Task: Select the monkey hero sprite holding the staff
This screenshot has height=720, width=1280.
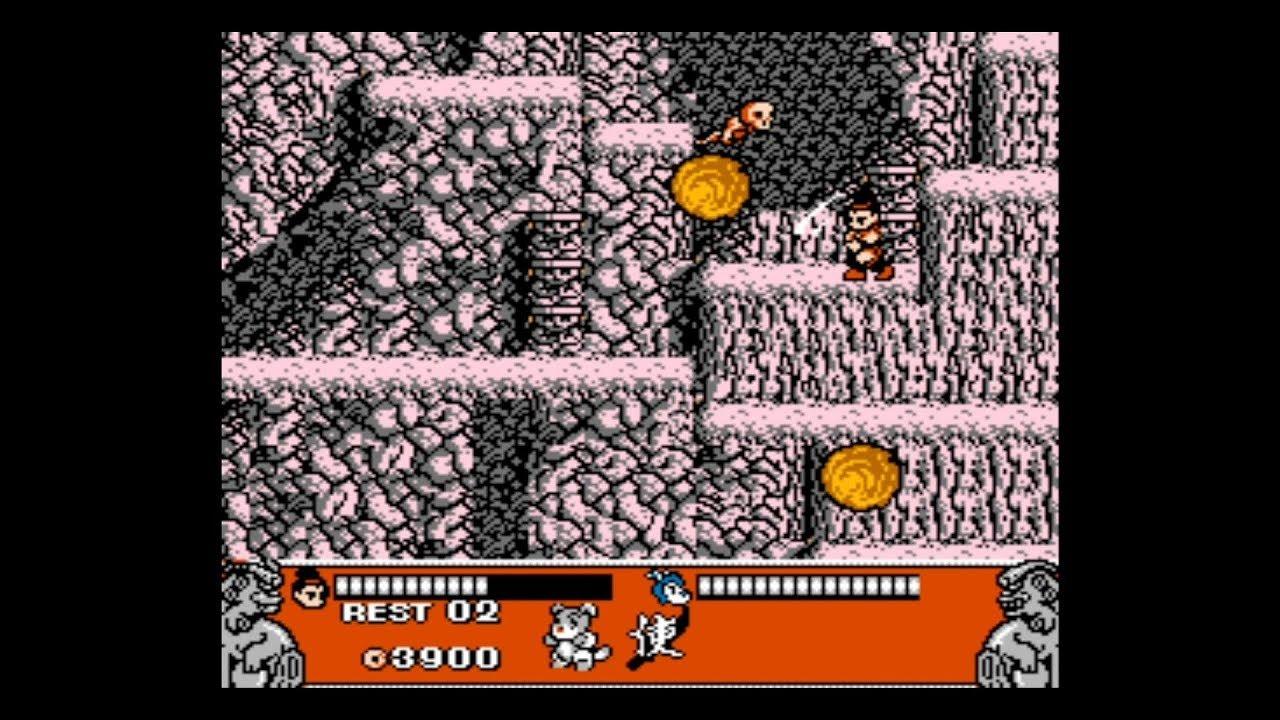Action: 866,231
